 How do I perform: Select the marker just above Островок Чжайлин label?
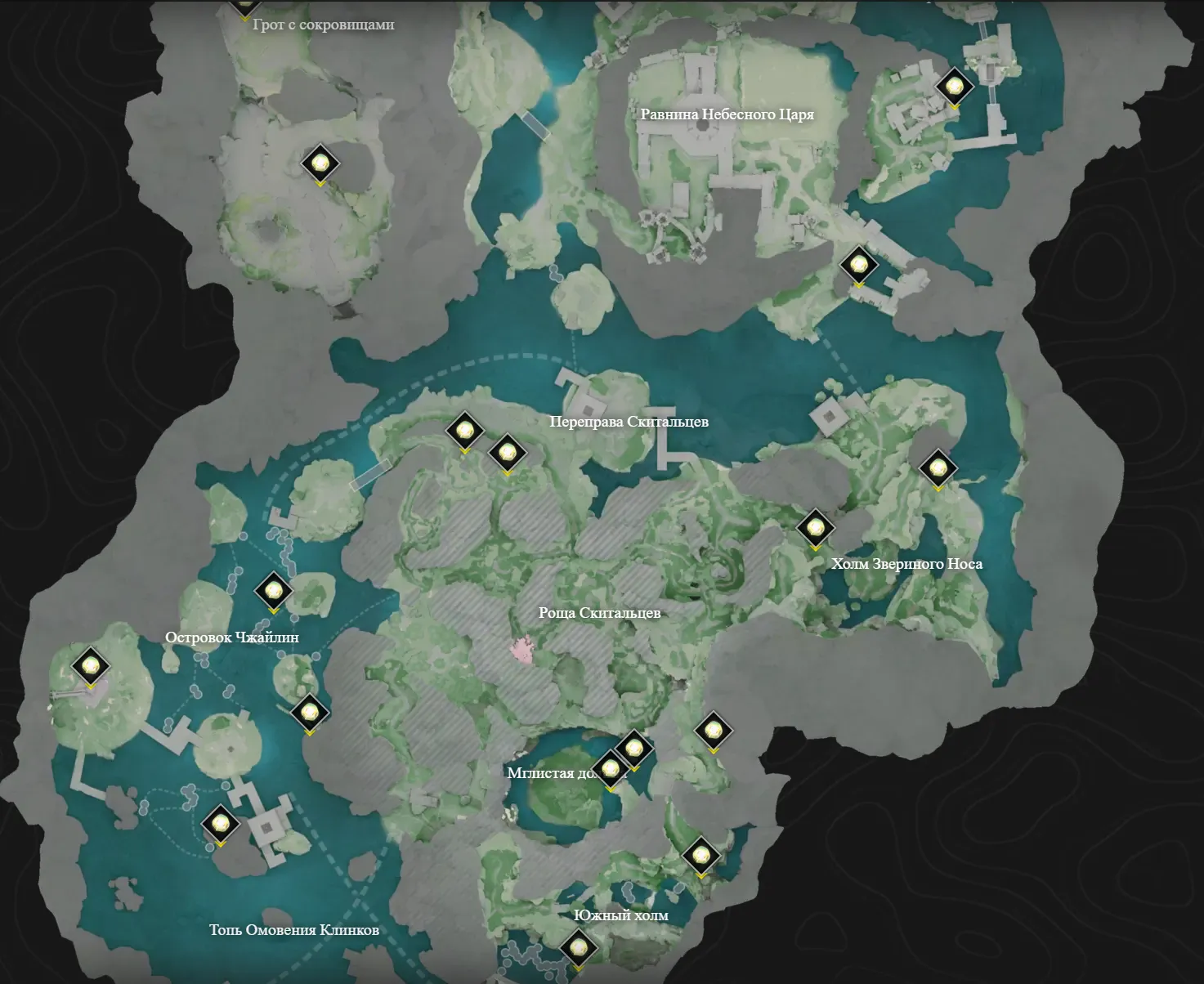(273, 589)
